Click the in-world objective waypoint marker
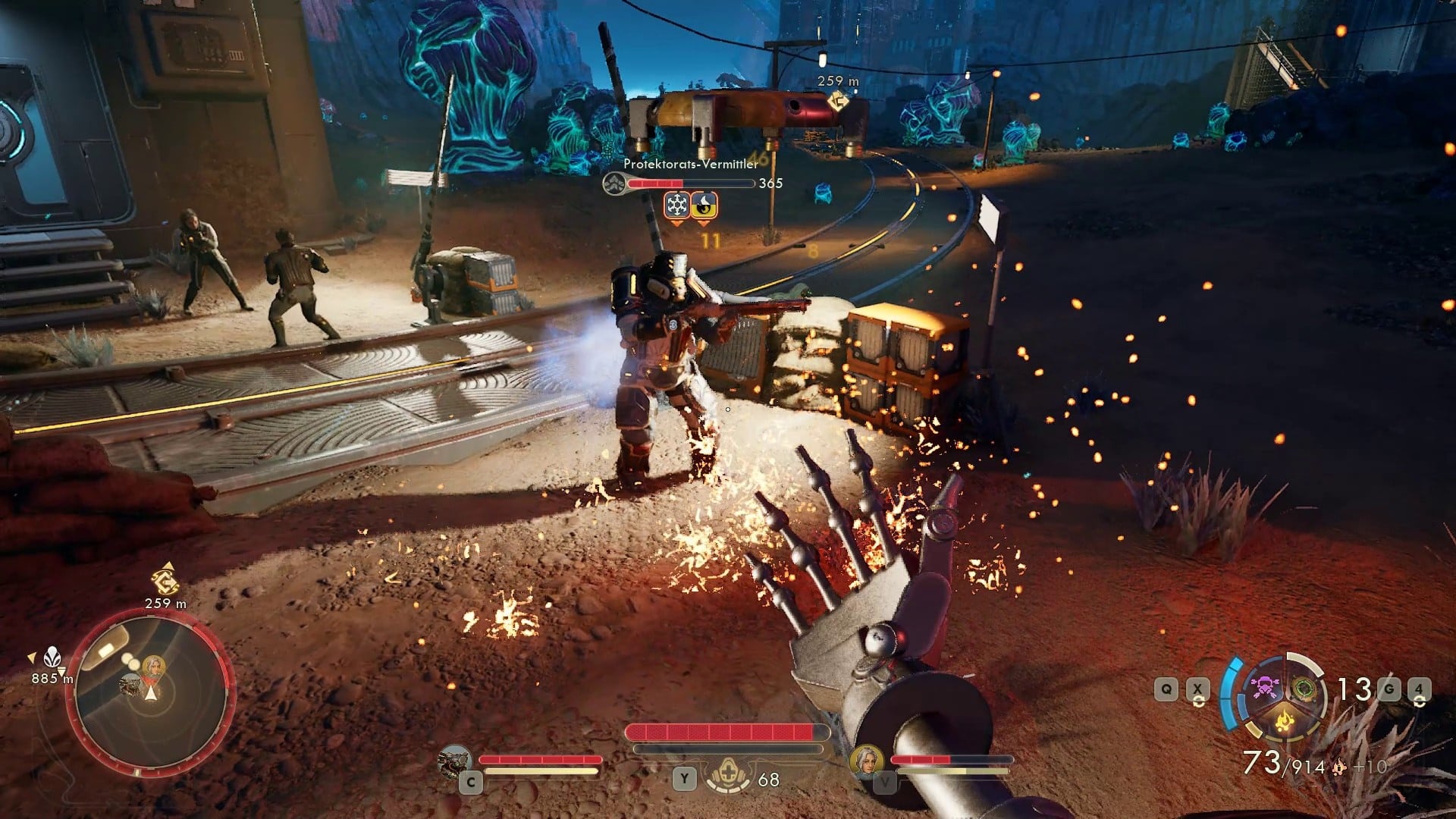1456x819 pixels. coord(837,100)
